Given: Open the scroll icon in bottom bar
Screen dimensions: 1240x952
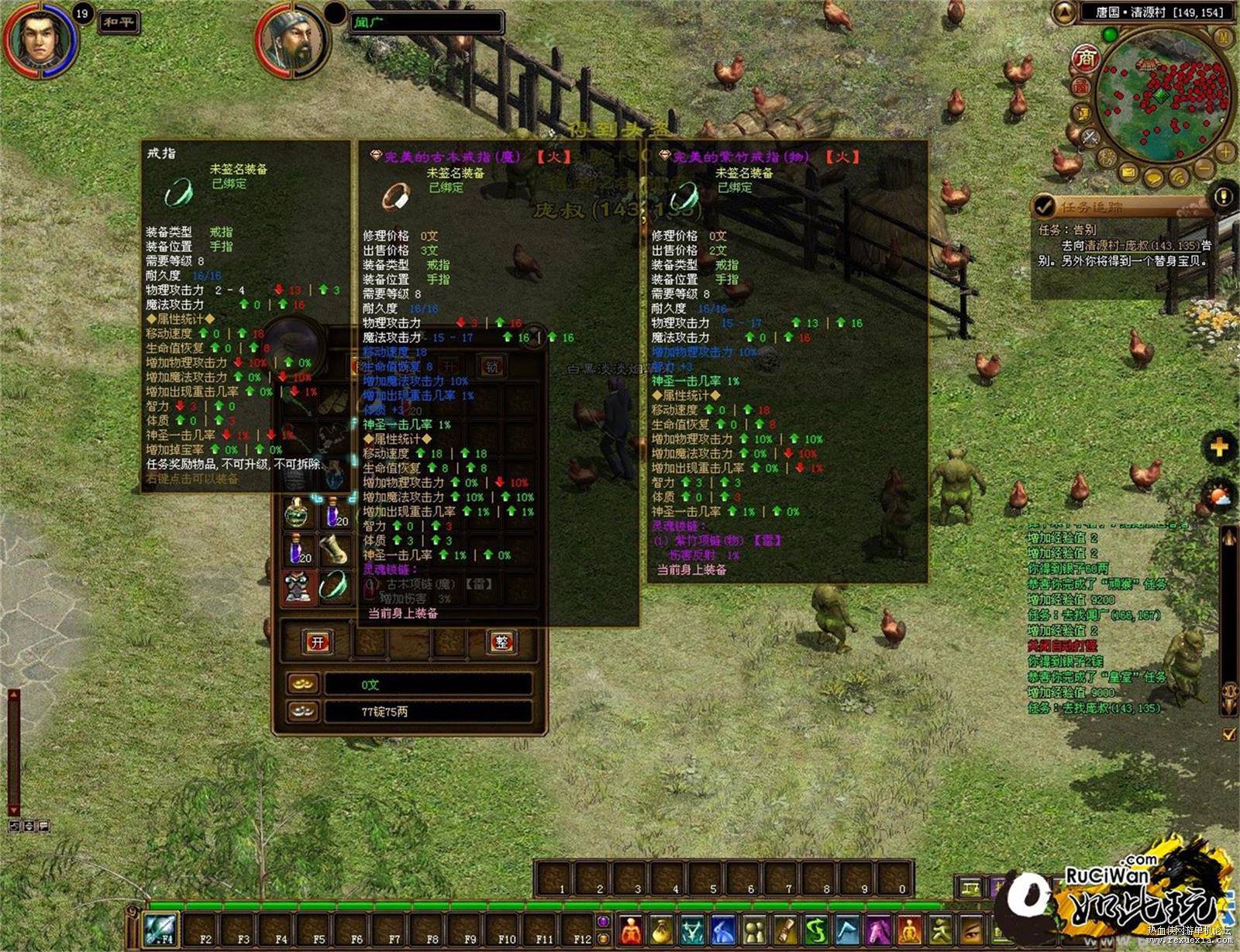Looking at the screenshot, I should tap(785, 930).
